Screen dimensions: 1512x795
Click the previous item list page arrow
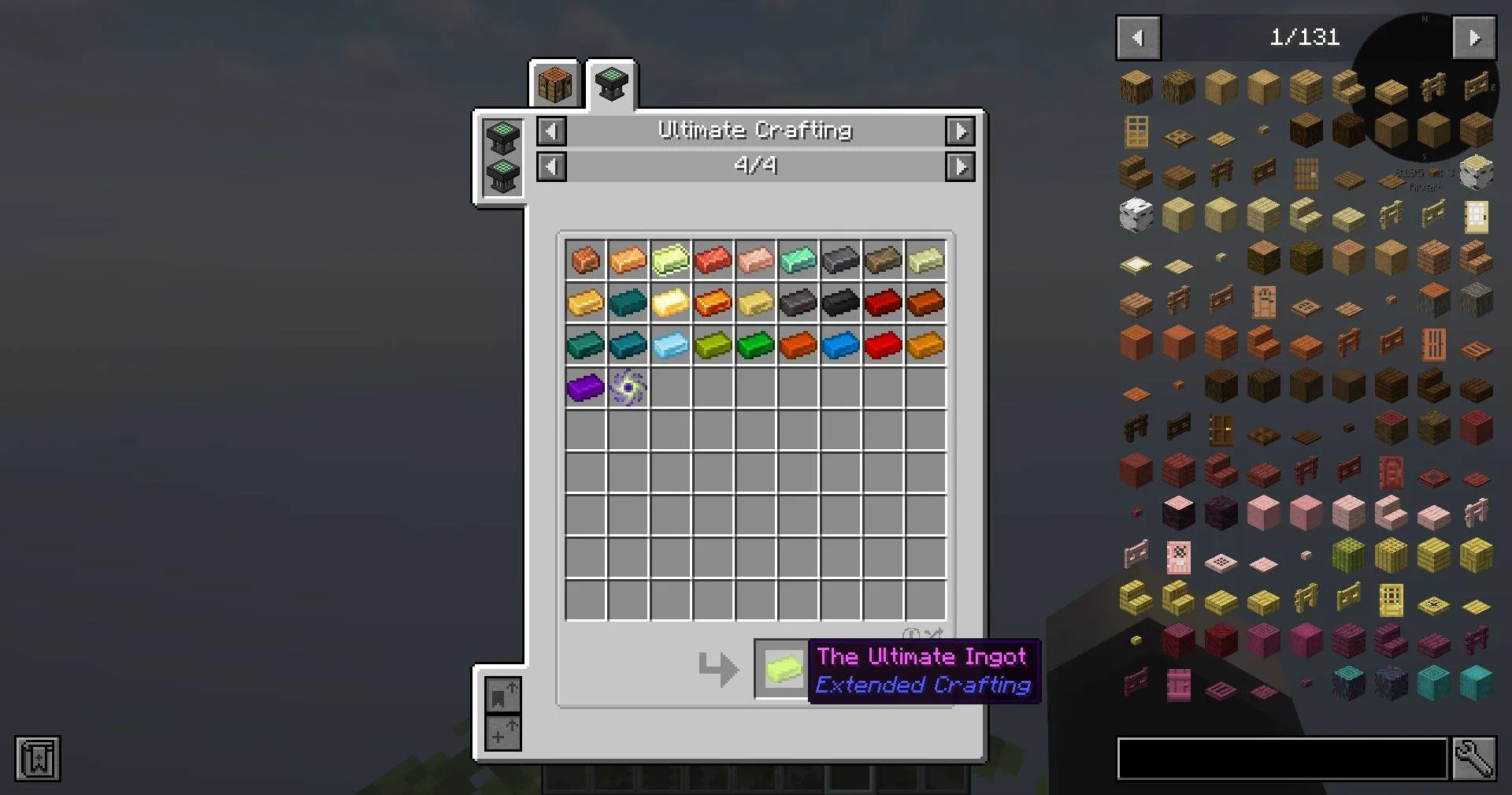coord(1137,37)
